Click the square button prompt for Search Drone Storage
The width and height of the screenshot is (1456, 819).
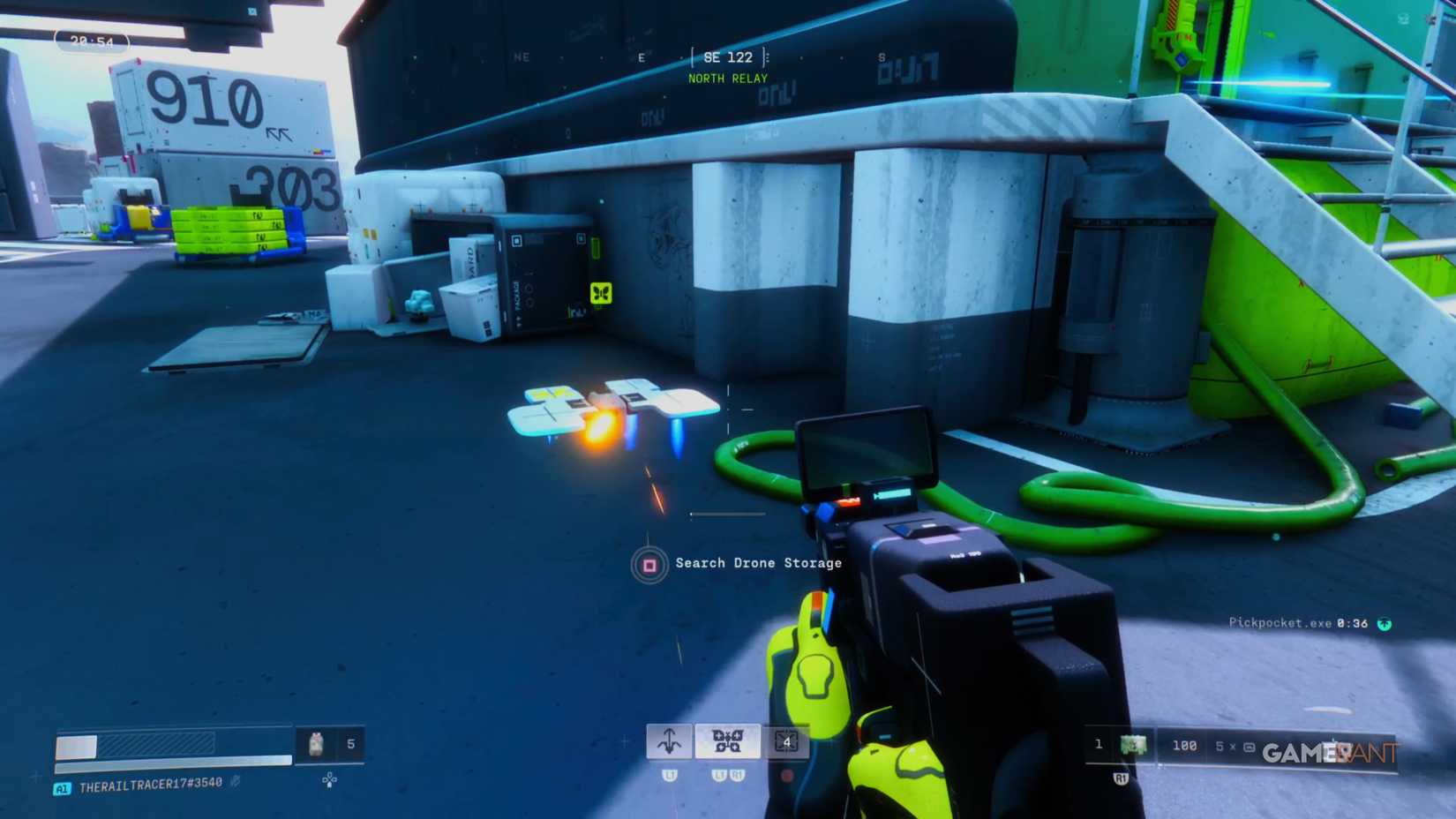pyautogui.click(x=650, y=563)
